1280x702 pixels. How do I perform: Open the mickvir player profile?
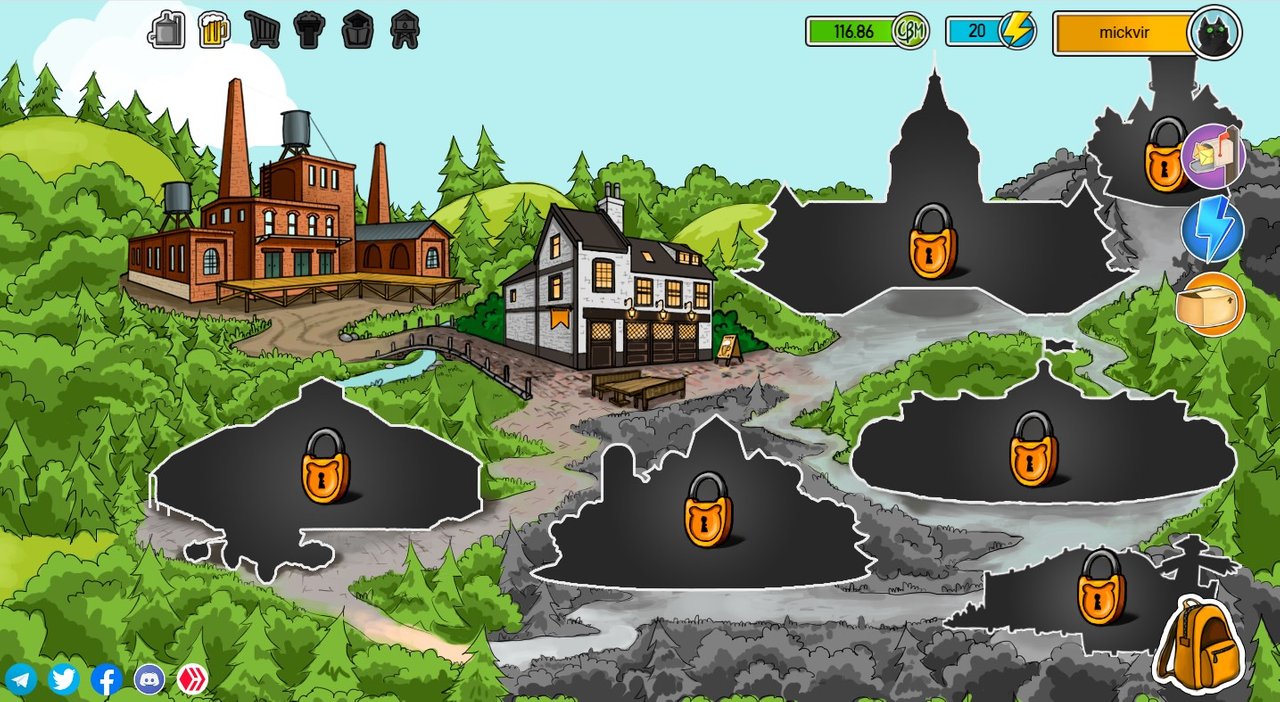[x=1123, y=33]
